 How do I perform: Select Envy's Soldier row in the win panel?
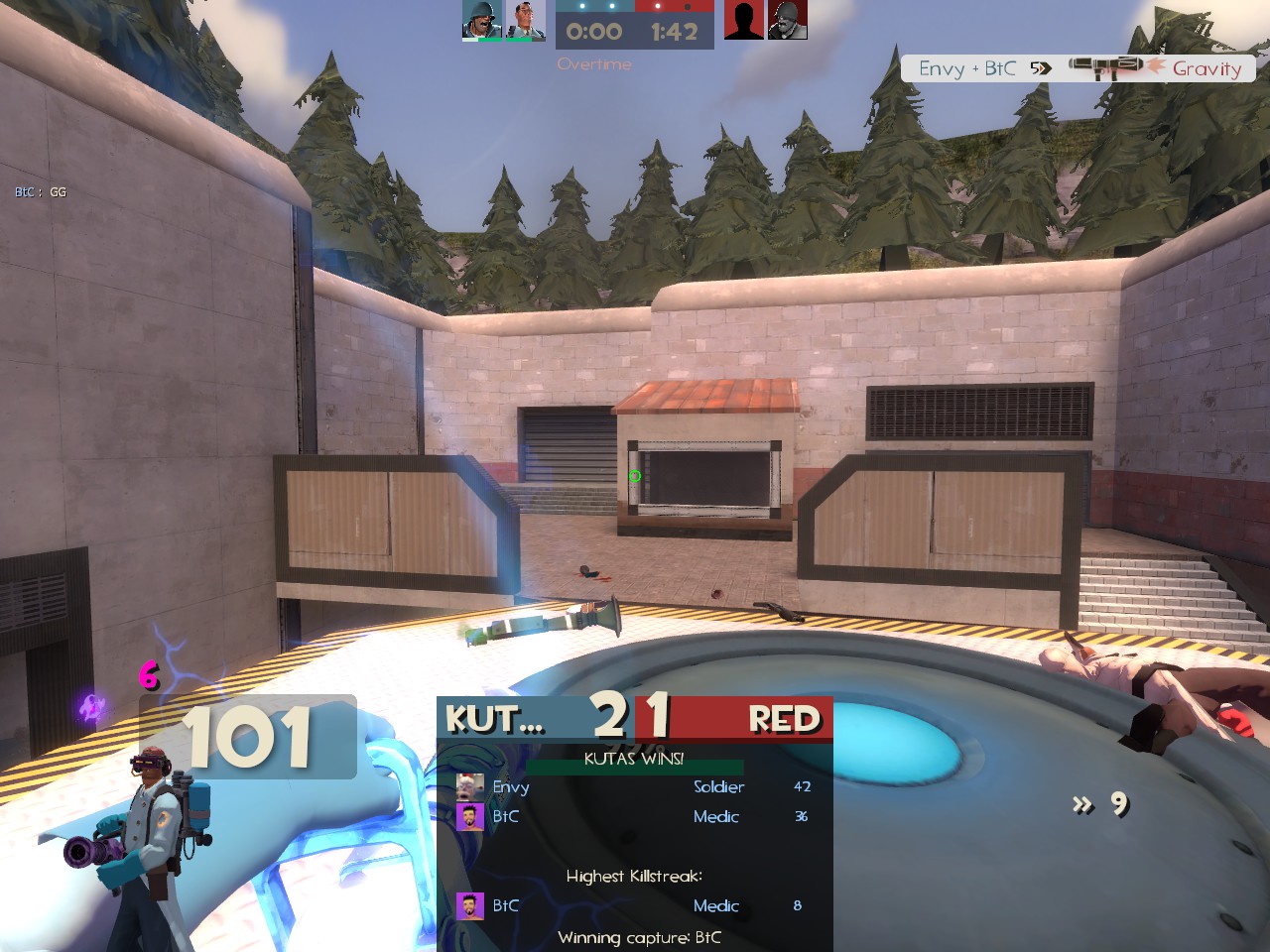[x=634, y=786]
